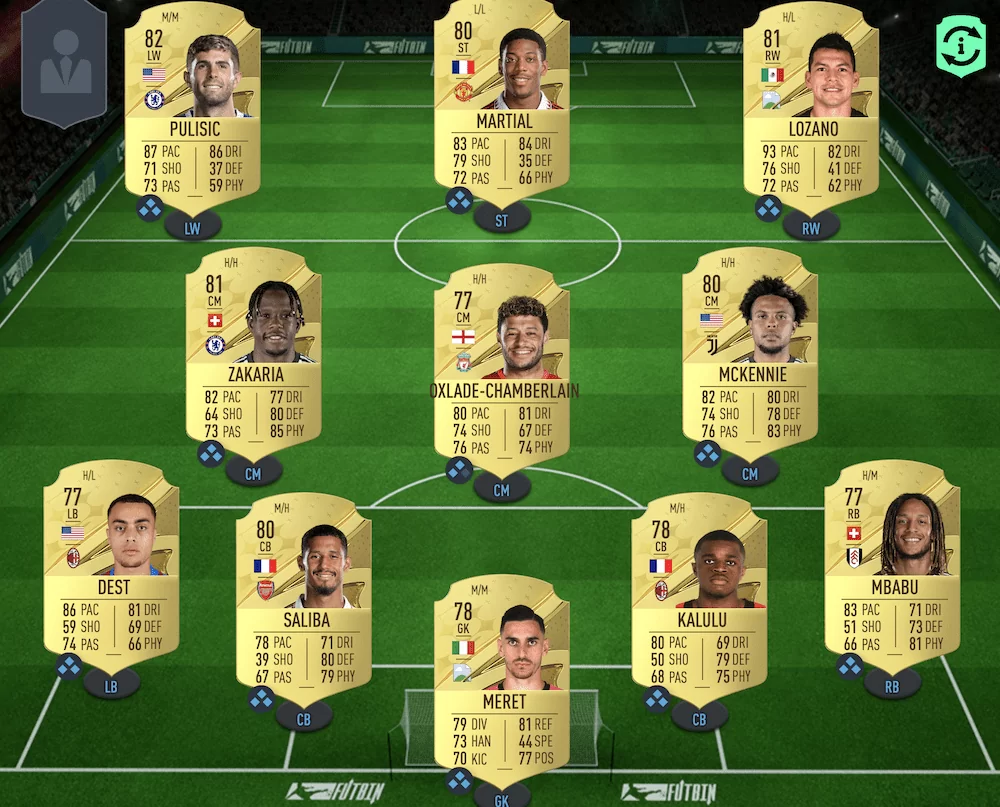
Task: Pick the Saliba centre back card
Action: (303, 590)
